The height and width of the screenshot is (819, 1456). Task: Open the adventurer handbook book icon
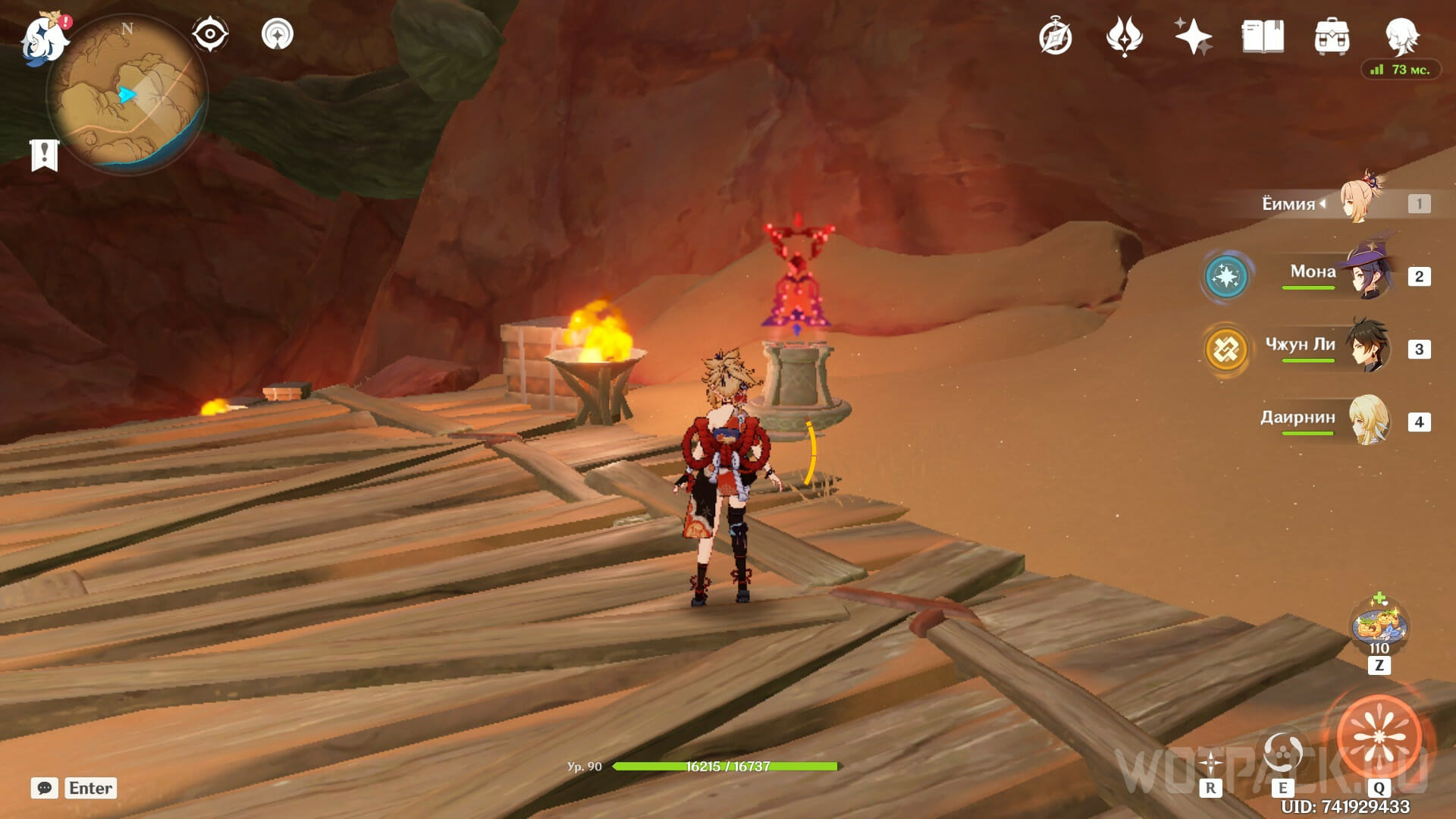point(1263,37)
